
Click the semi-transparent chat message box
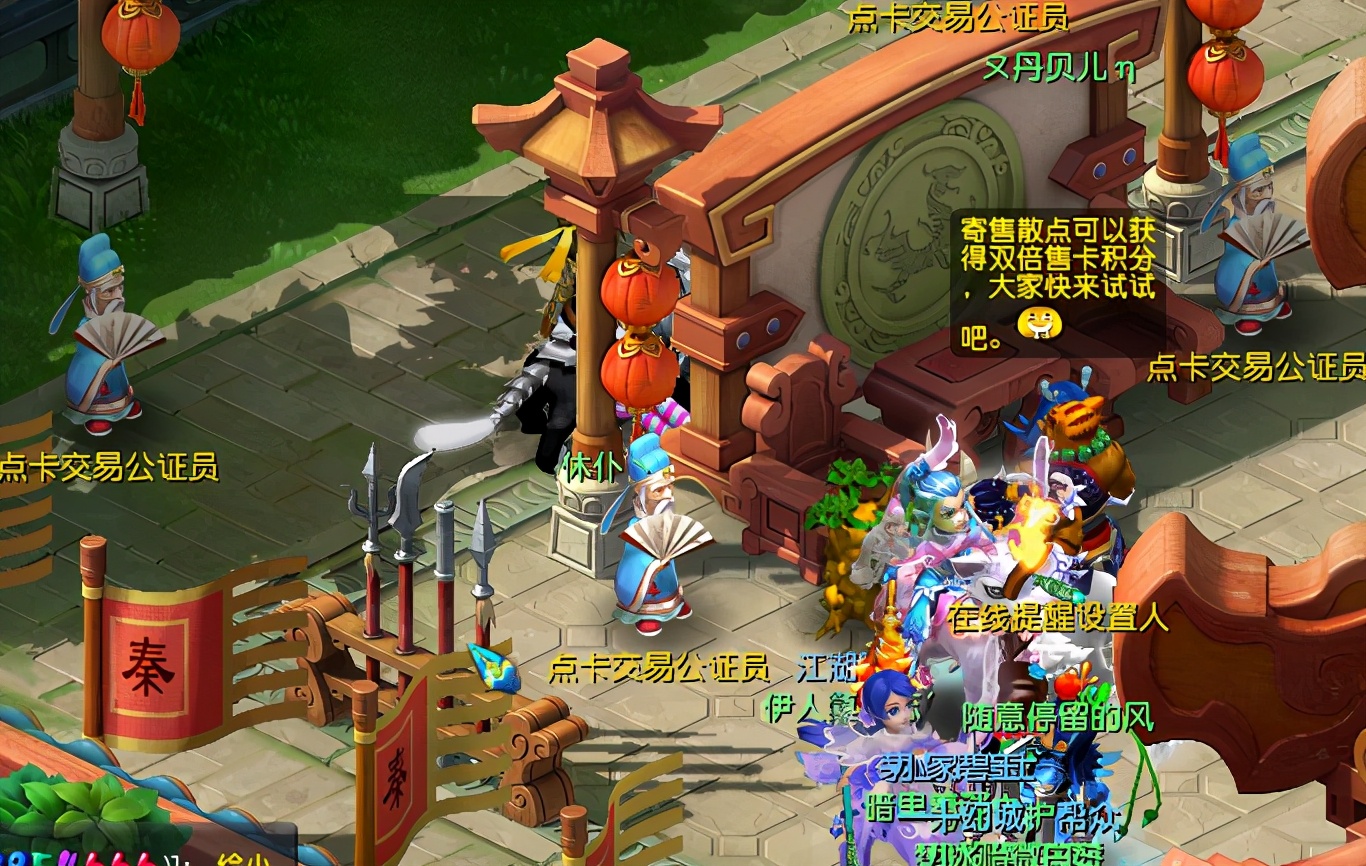(x=1057, y=283)
